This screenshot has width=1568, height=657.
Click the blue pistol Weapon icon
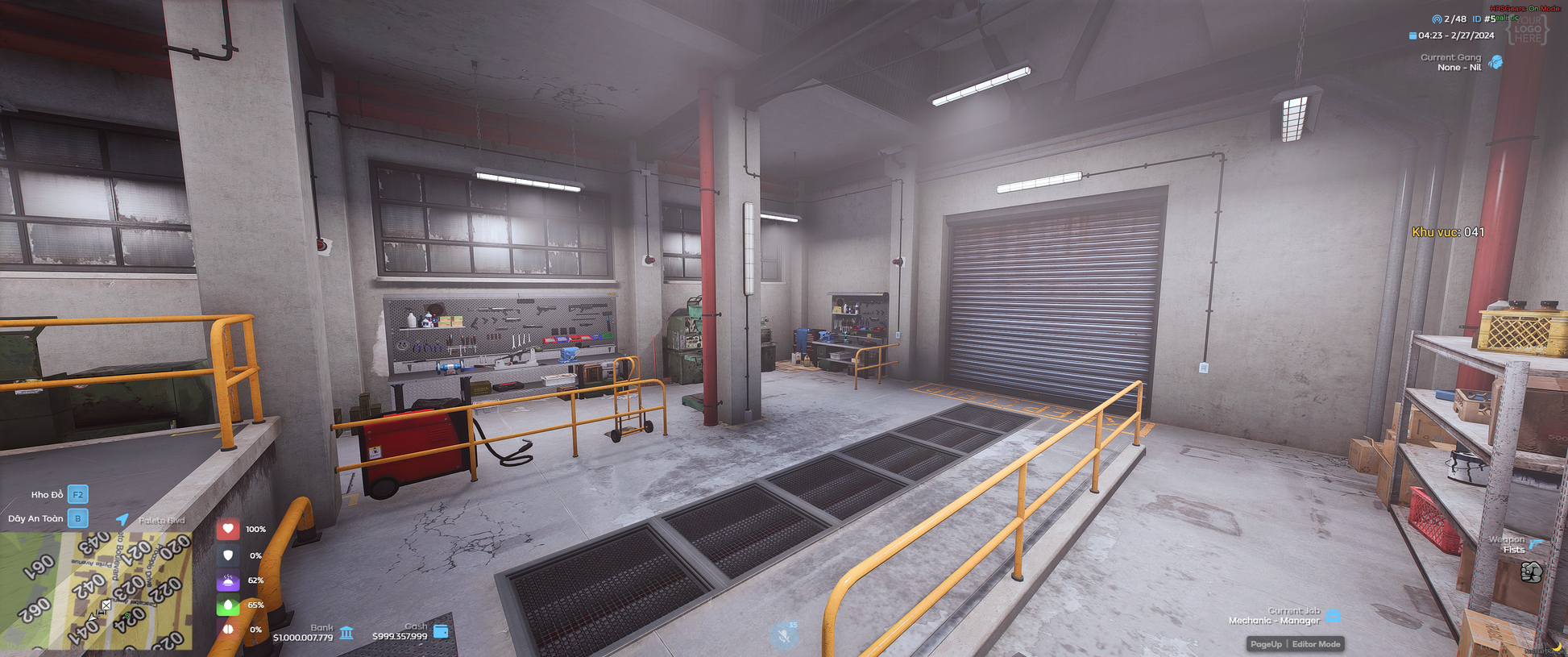(1536, 544)
